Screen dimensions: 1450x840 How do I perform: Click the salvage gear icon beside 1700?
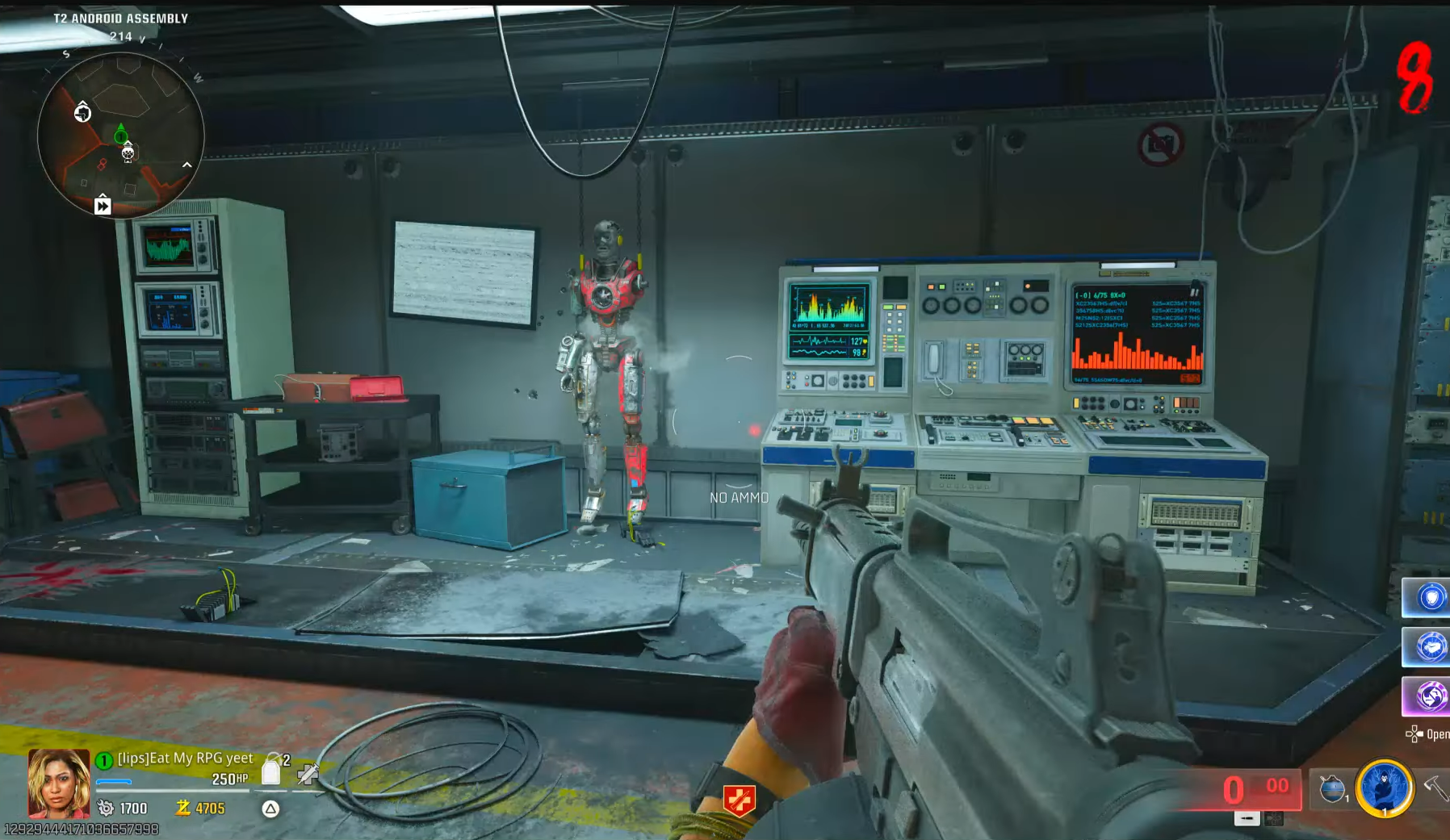point(106,809)
